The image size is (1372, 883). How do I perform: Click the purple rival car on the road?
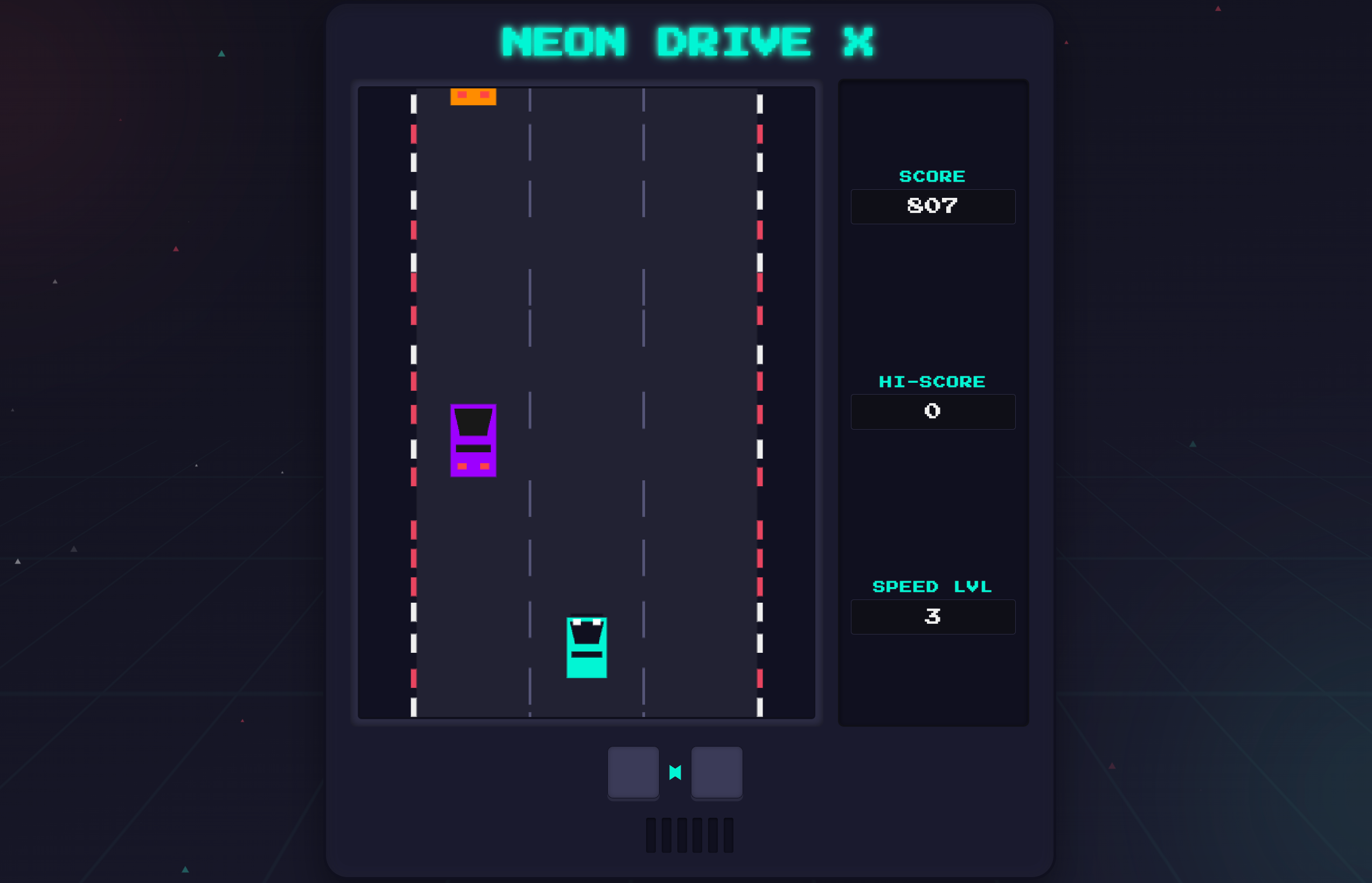473,441
